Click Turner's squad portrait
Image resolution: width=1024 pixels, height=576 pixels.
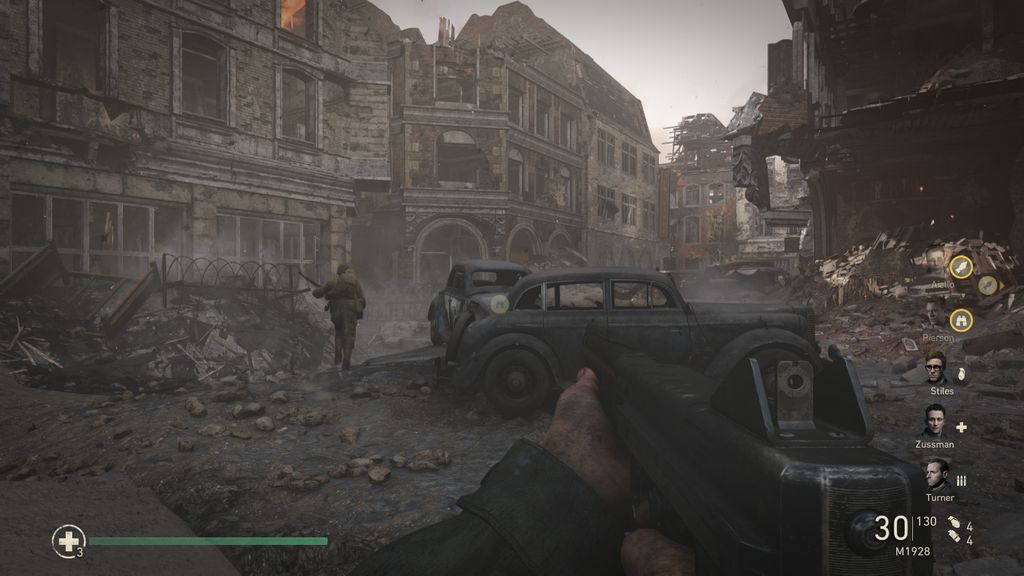click(x=936, y=474)
